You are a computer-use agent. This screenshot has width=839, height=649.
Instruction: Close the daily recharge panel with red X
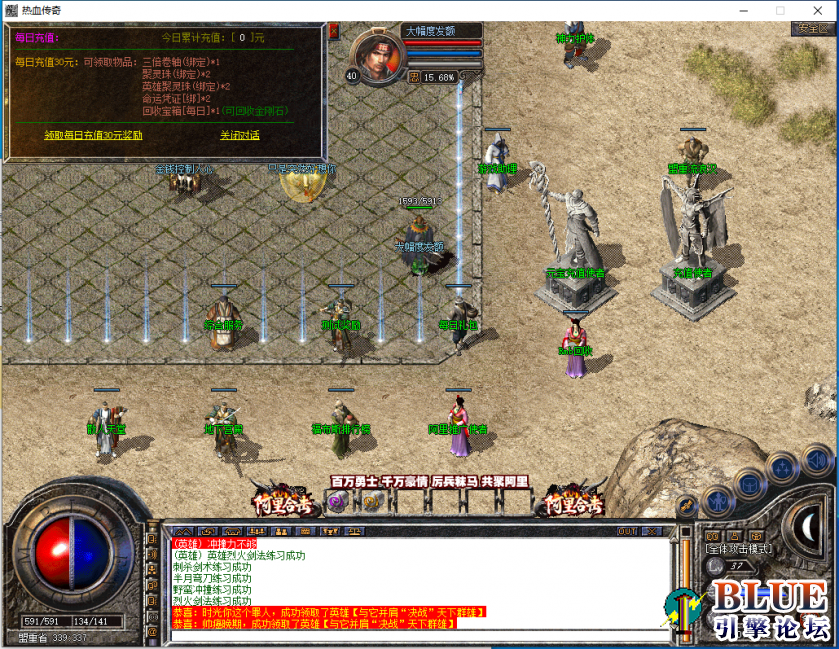coord(333,32)
